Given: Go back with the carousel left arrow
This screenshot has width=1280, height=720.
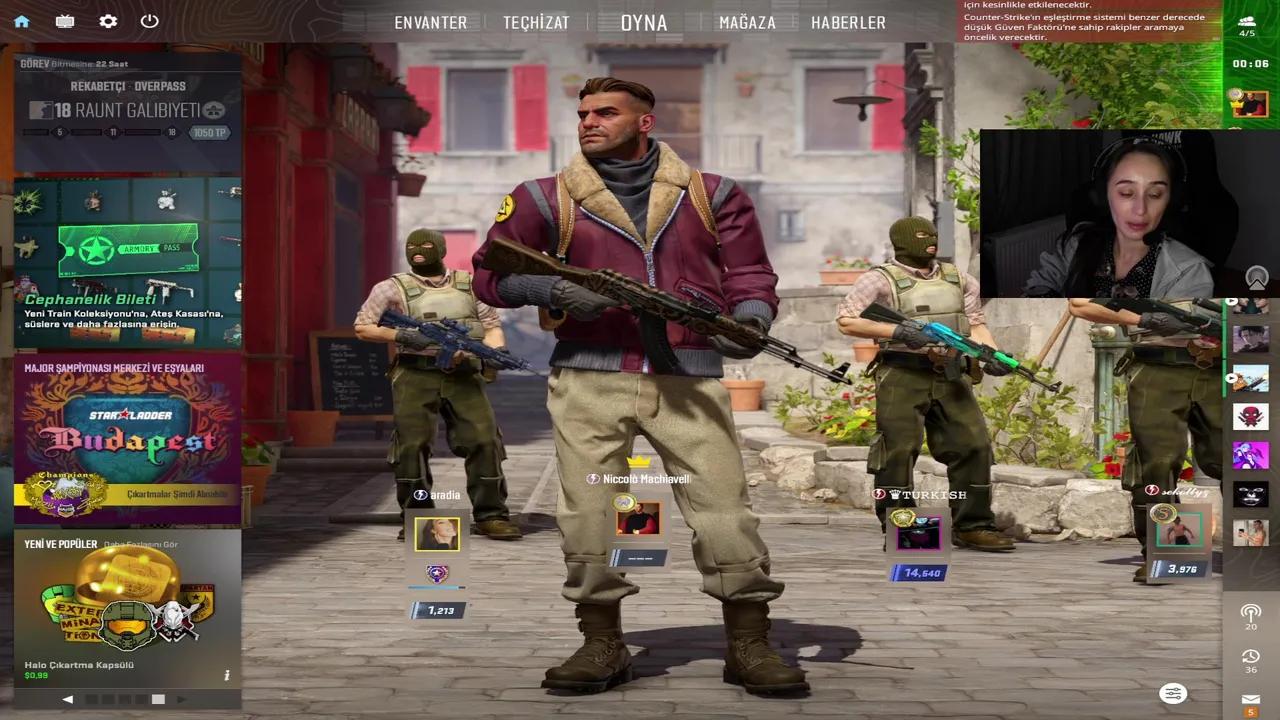Looking at the screenshot, I should coord(67,699).
